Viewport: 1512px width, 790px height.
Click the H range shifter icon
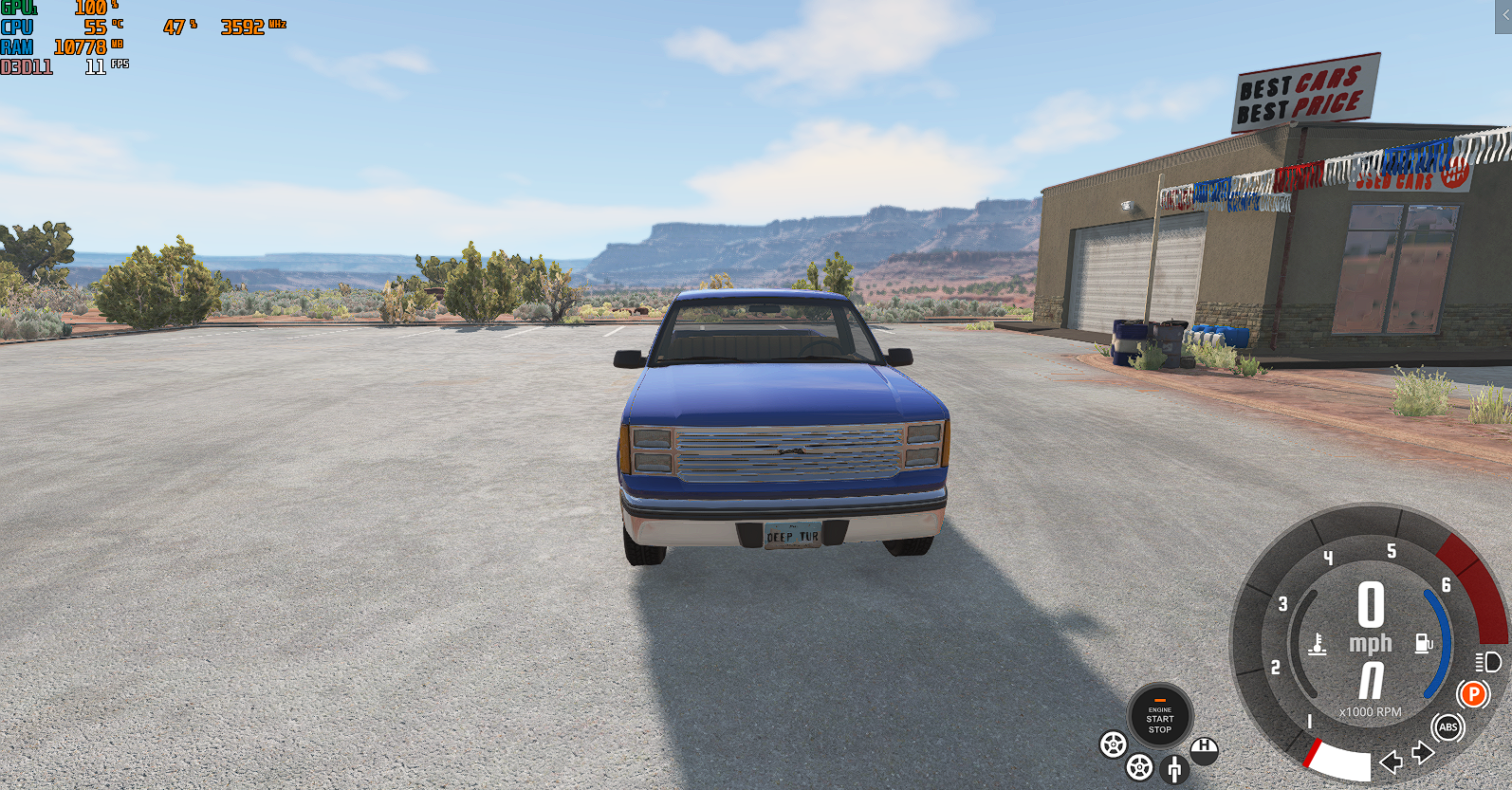(1204, 748)
